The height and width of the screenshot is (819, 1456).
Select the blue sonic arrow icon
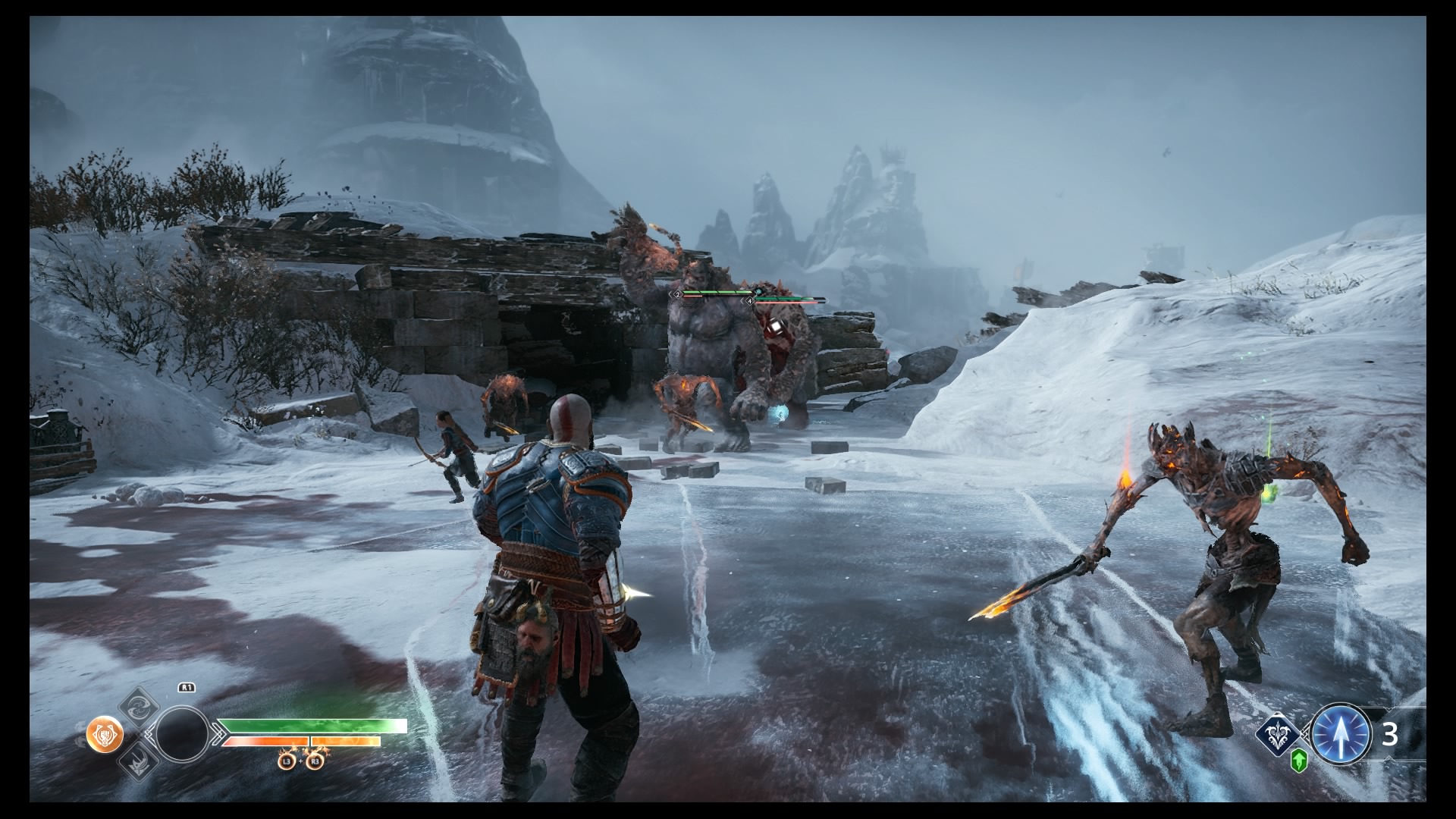click(x=1341, y=734)
